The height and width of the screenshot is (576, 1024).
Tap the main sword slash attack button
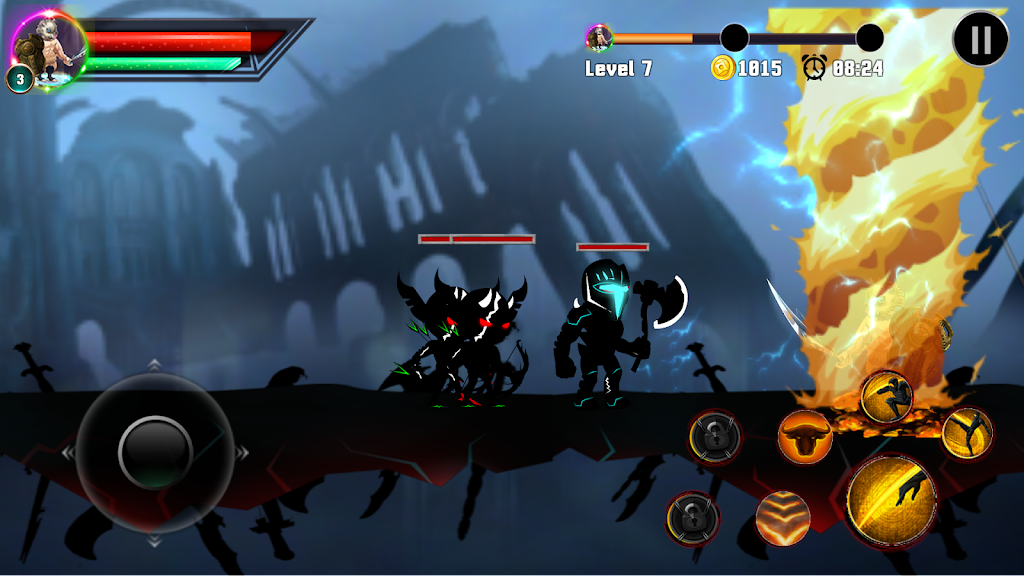click(891, 498)
